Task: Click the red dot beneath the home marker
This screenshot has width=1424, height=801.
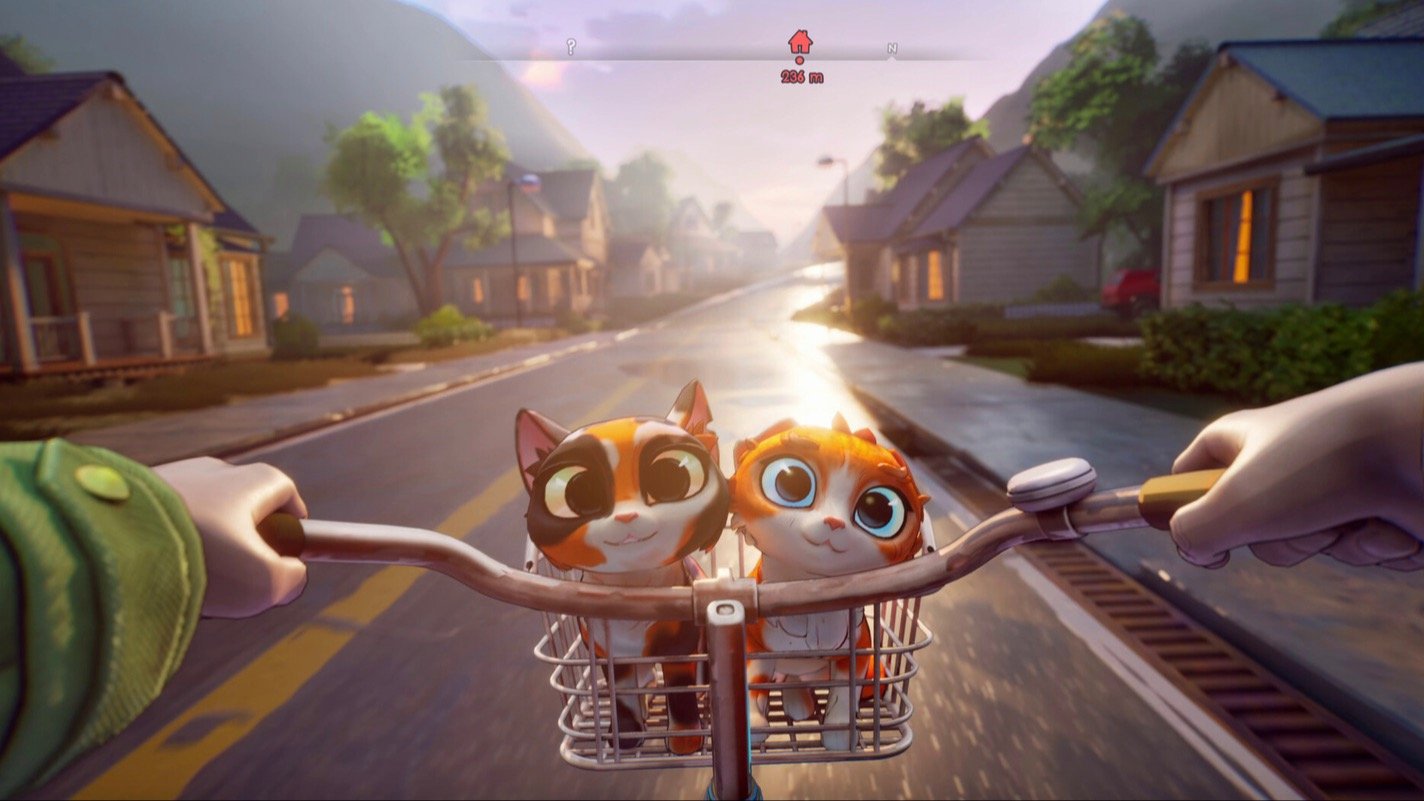Action: 799,60
